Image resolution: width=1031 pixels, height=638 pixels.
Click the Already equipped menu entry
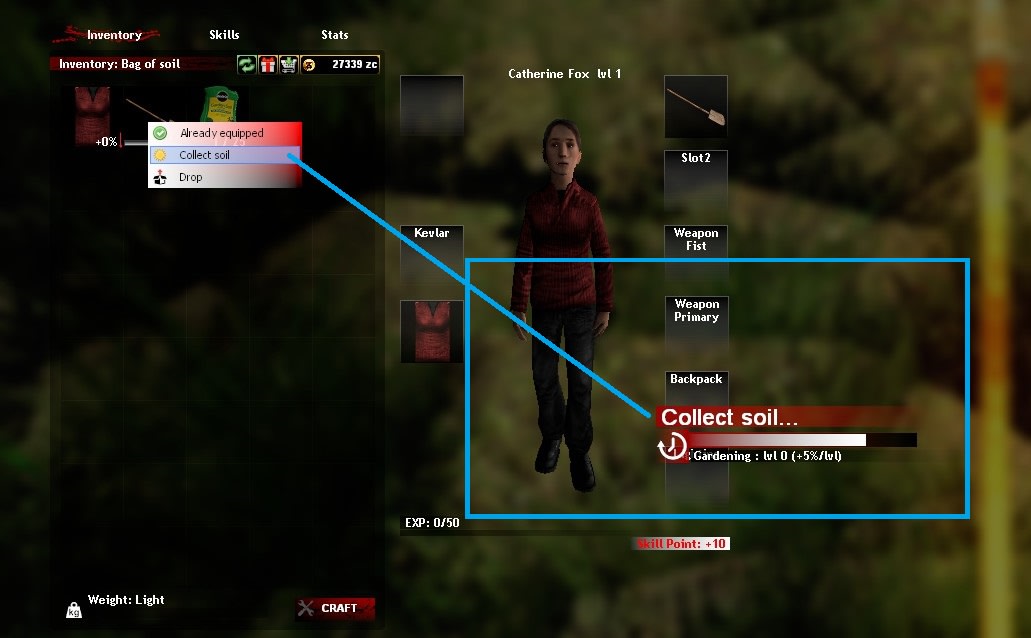(224, 133)
